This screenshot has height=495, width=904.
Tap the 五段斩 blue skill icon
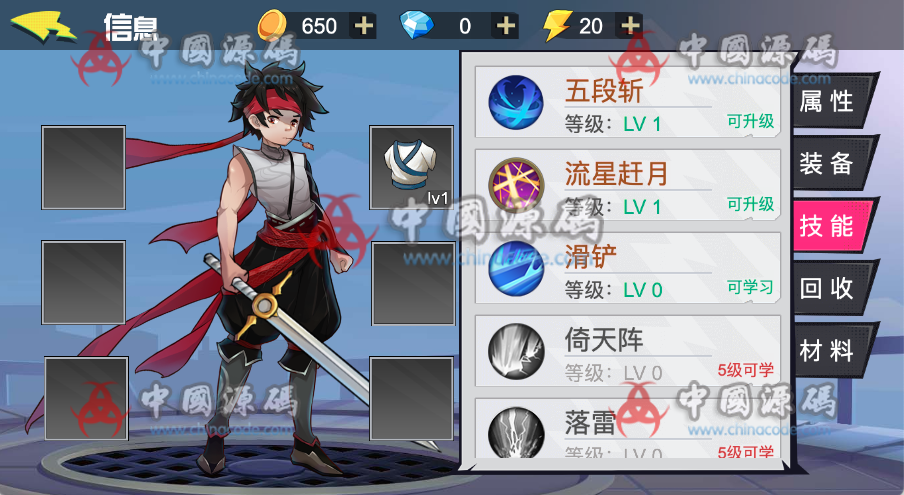pyautogui.click(x=516, y=103)
